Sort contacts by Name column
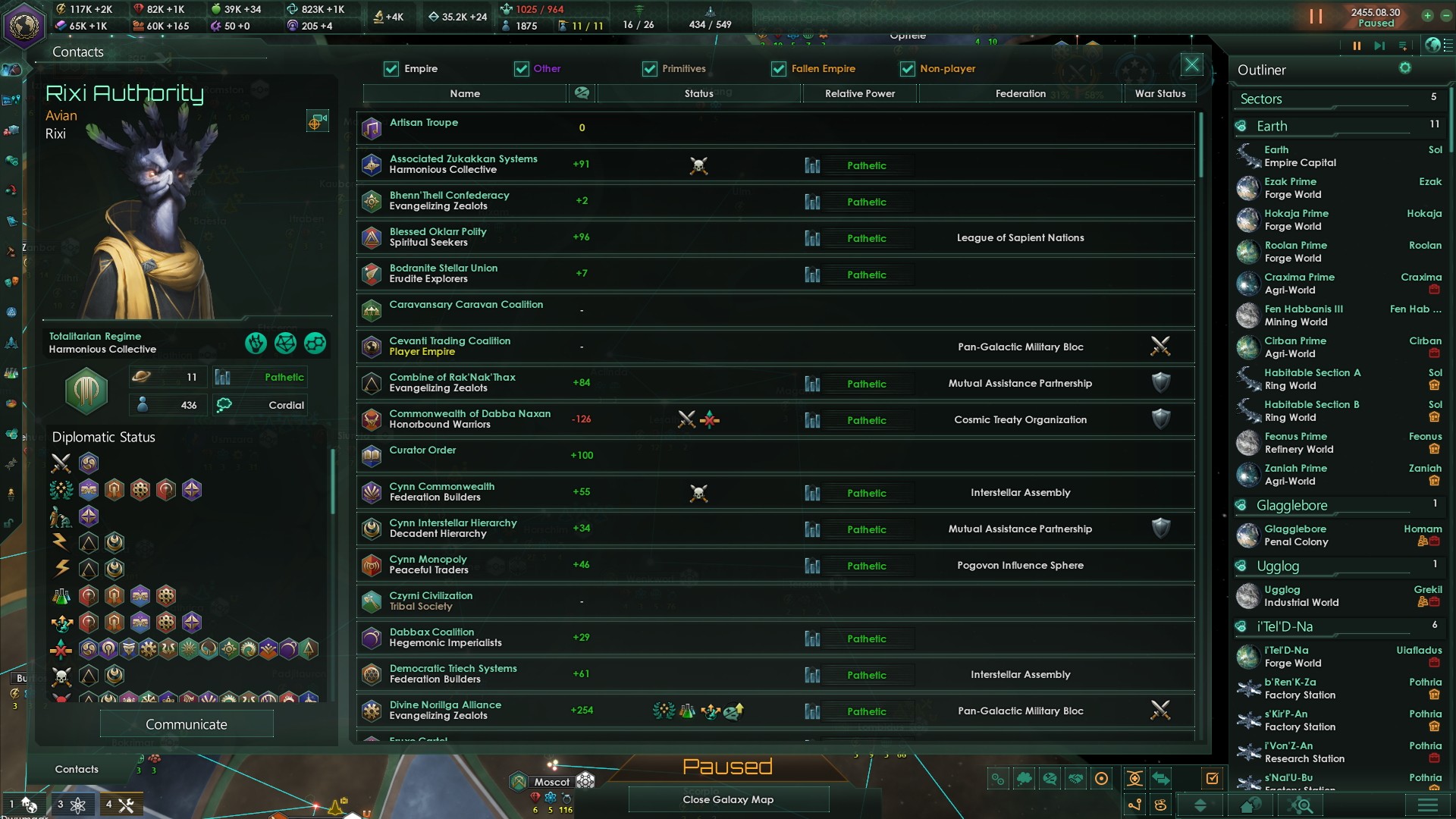This screenshot has width=1456, height=819. pyautogui.click(x=465, y=93)
